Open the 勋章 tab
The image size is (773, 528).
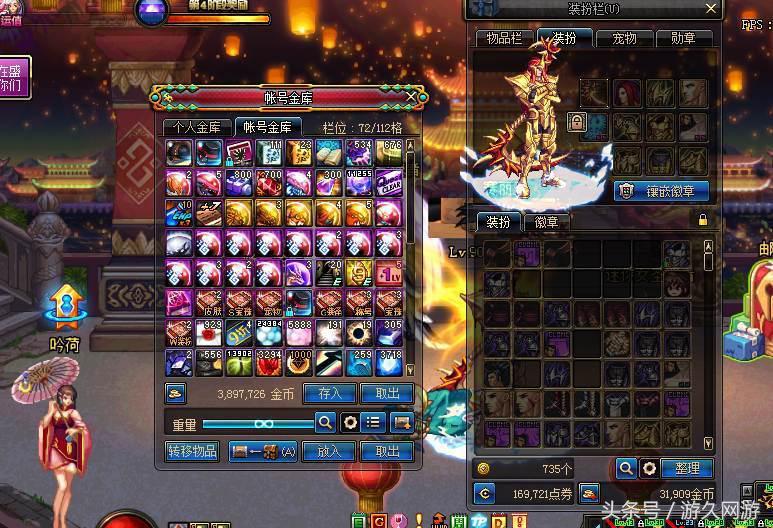coord(684,38)
